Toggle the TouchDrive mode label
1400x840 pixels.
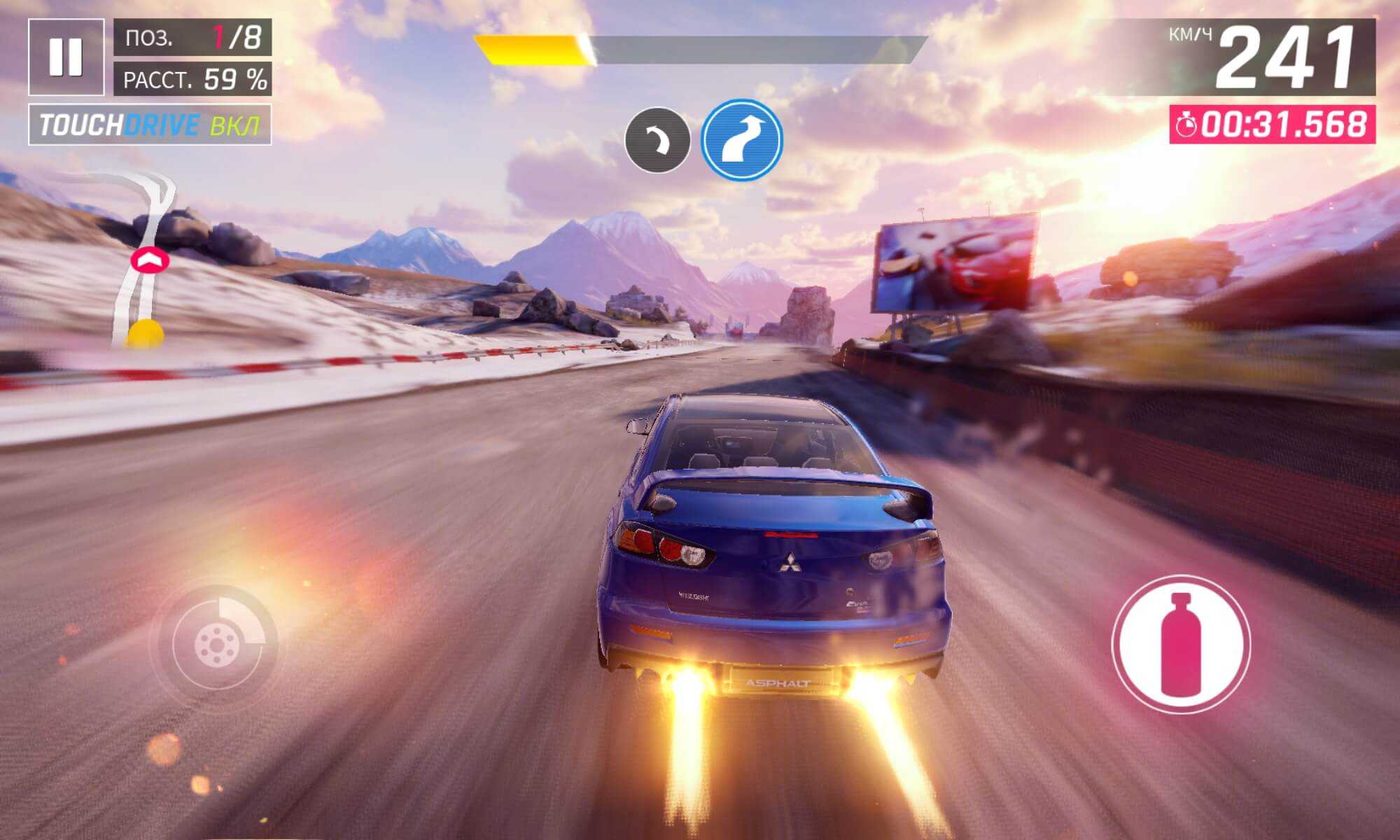click(x=150, y=125)
